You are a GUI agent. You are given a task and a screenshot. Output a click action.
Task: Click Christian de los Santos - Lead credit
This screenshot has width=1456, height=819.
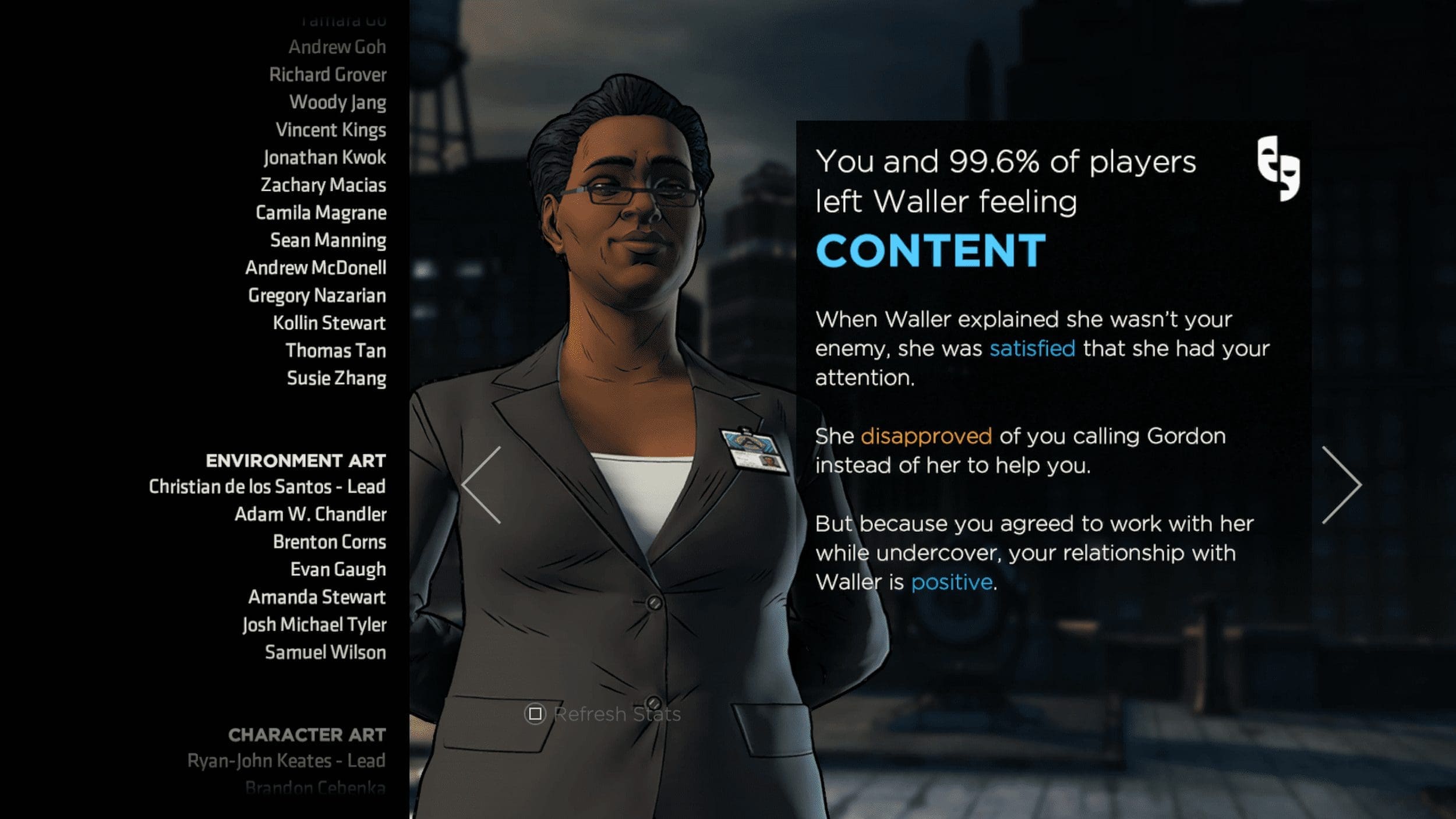[x=267, y=487]
